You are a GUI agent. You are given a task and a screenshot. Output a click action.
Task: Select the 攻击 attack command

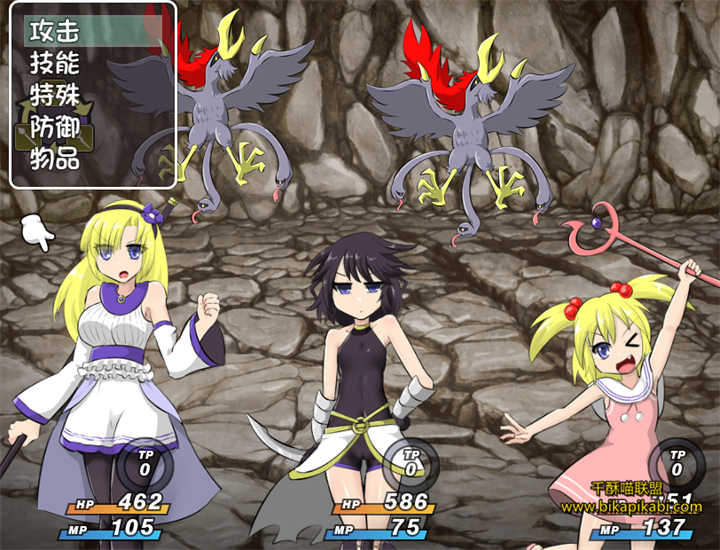(55, 29)
